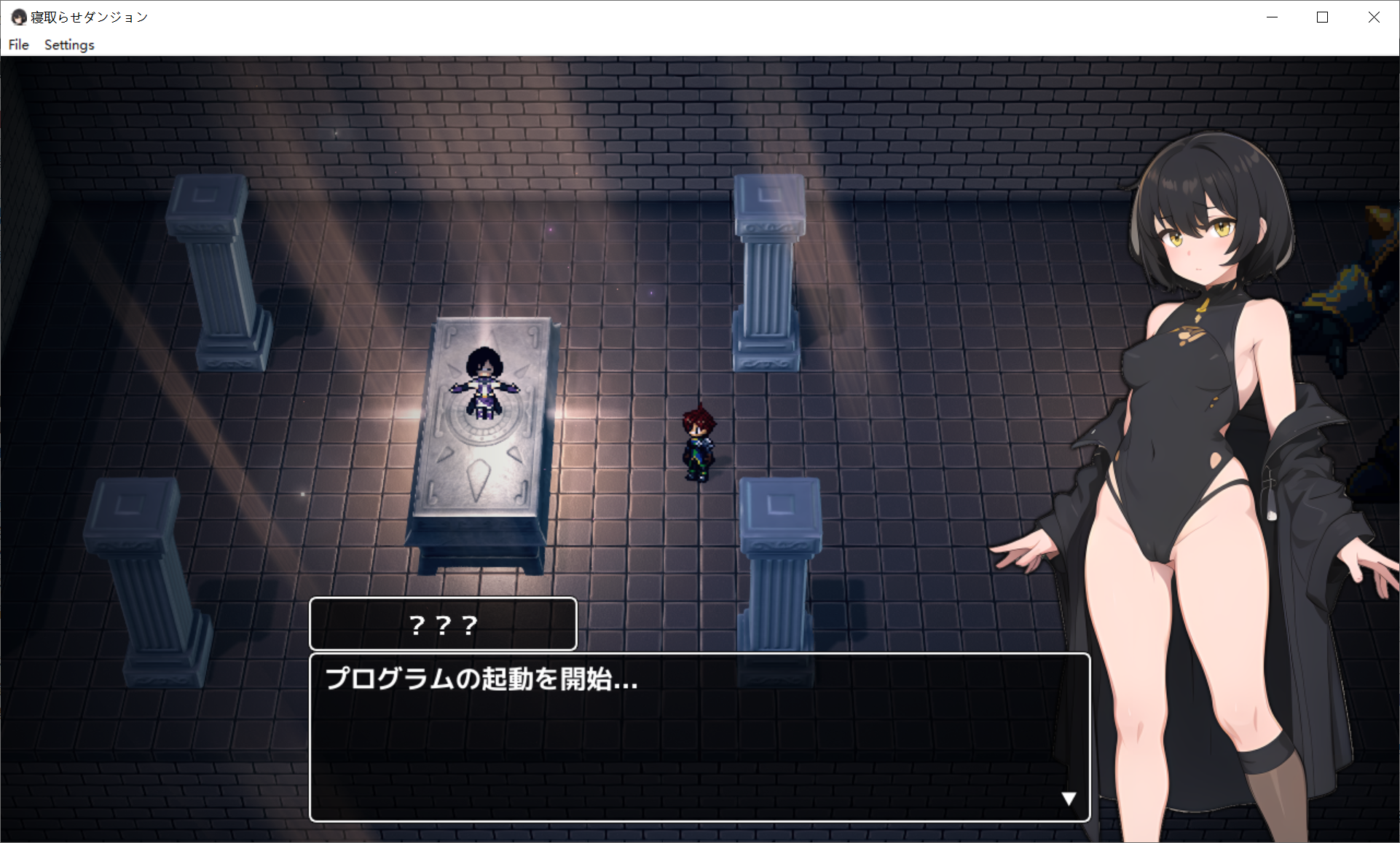
Task: Click the game icon in the title bar
Action: click(19, 16)
